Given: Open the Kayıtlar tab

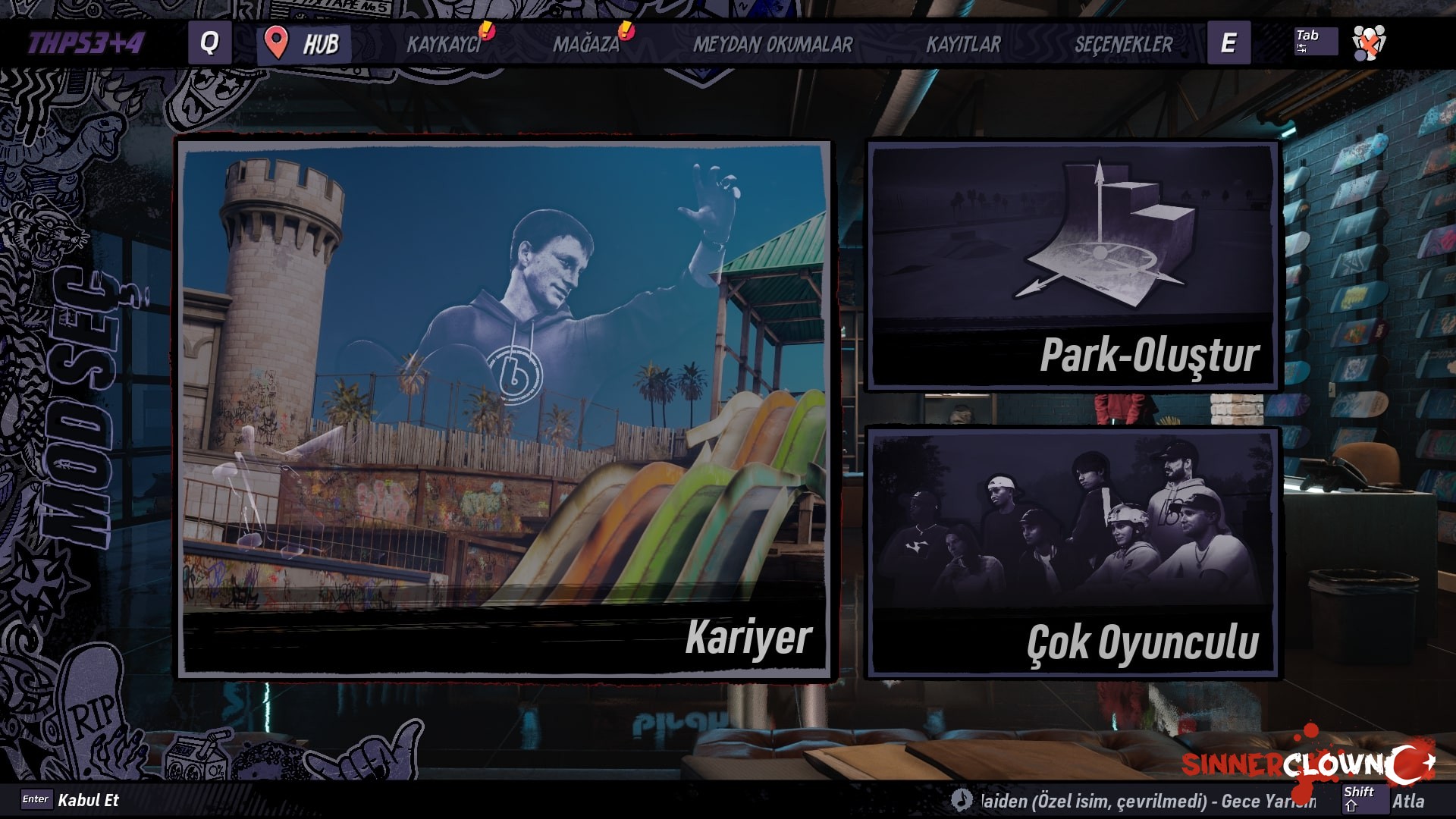Looking at the screenshot, I should click(x=963, y=44).
